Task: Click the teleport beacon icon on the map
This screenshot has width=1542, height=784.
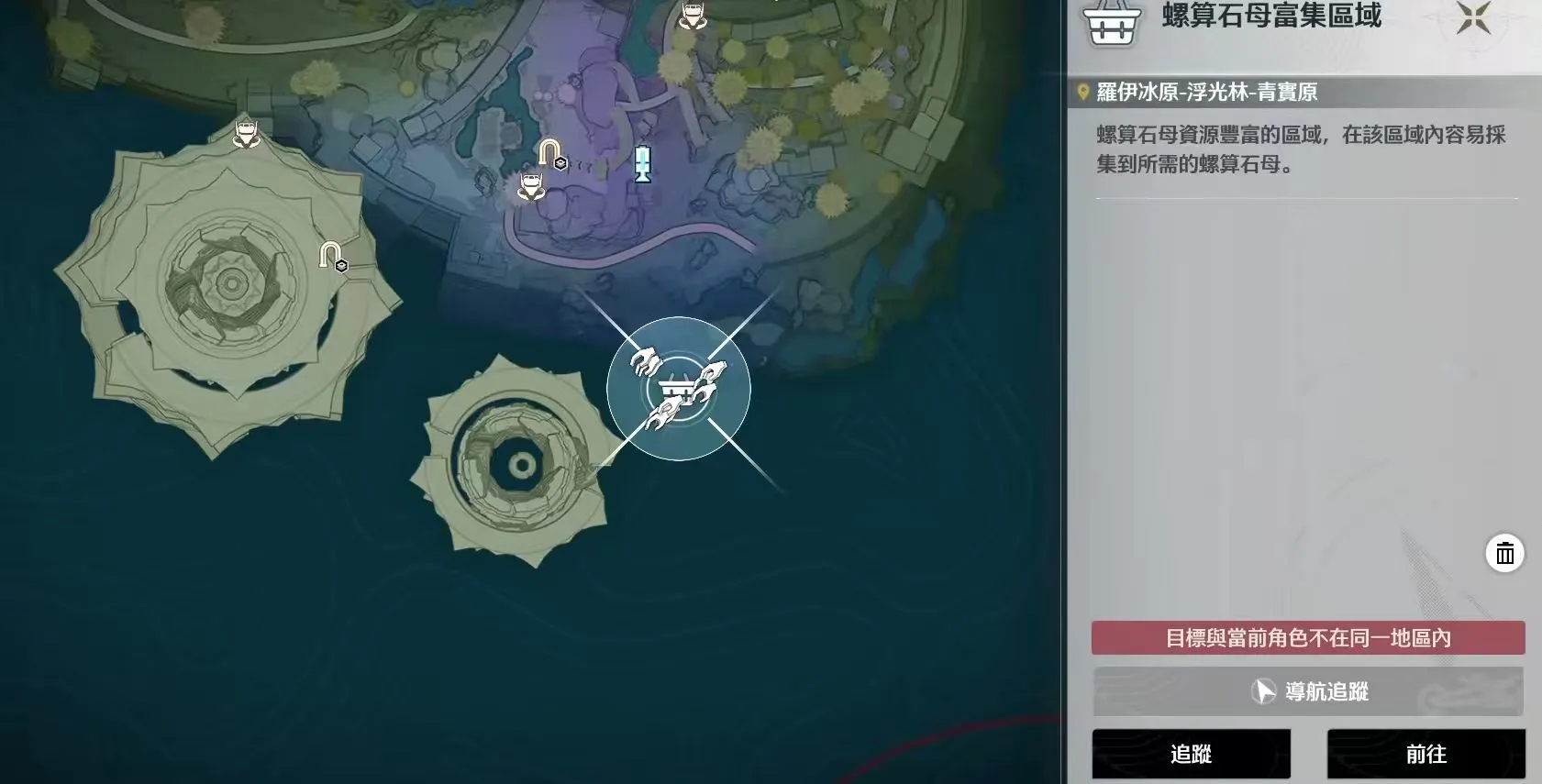Action: (645, 164)
